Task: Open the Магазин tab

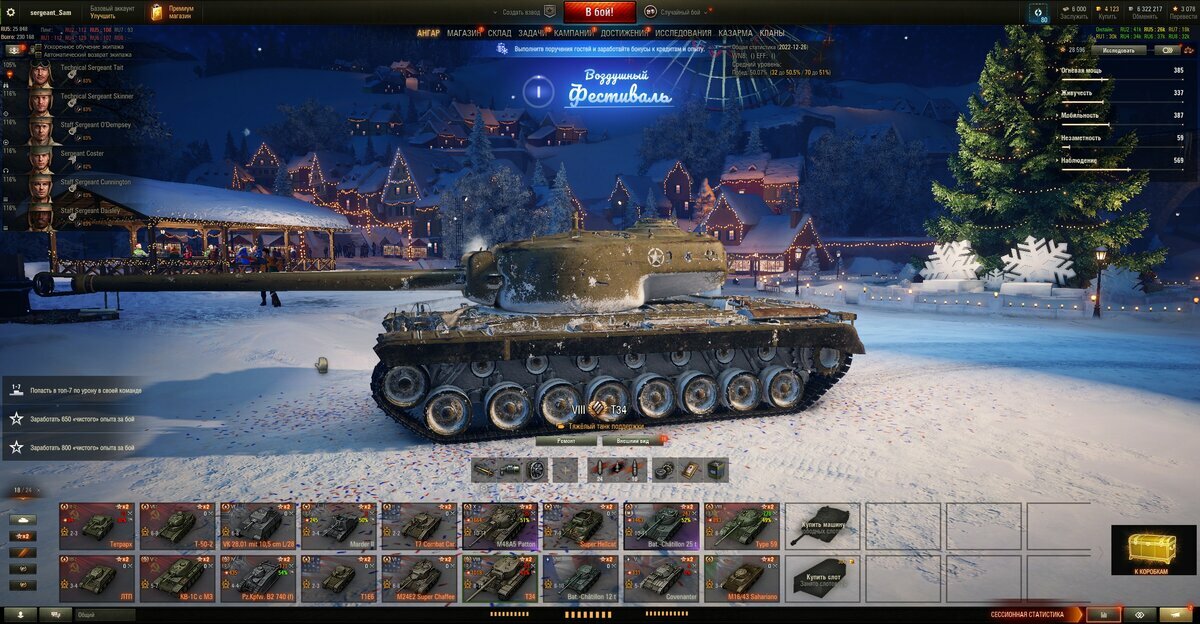Action: coord(463,33)
